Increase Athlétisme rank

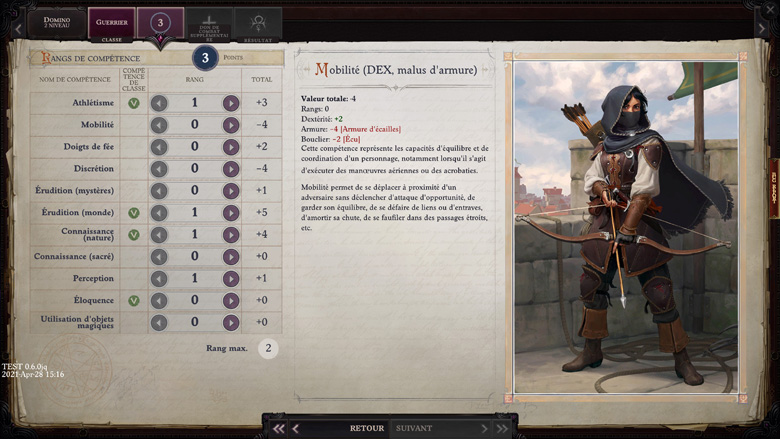(x=231, y=103)
